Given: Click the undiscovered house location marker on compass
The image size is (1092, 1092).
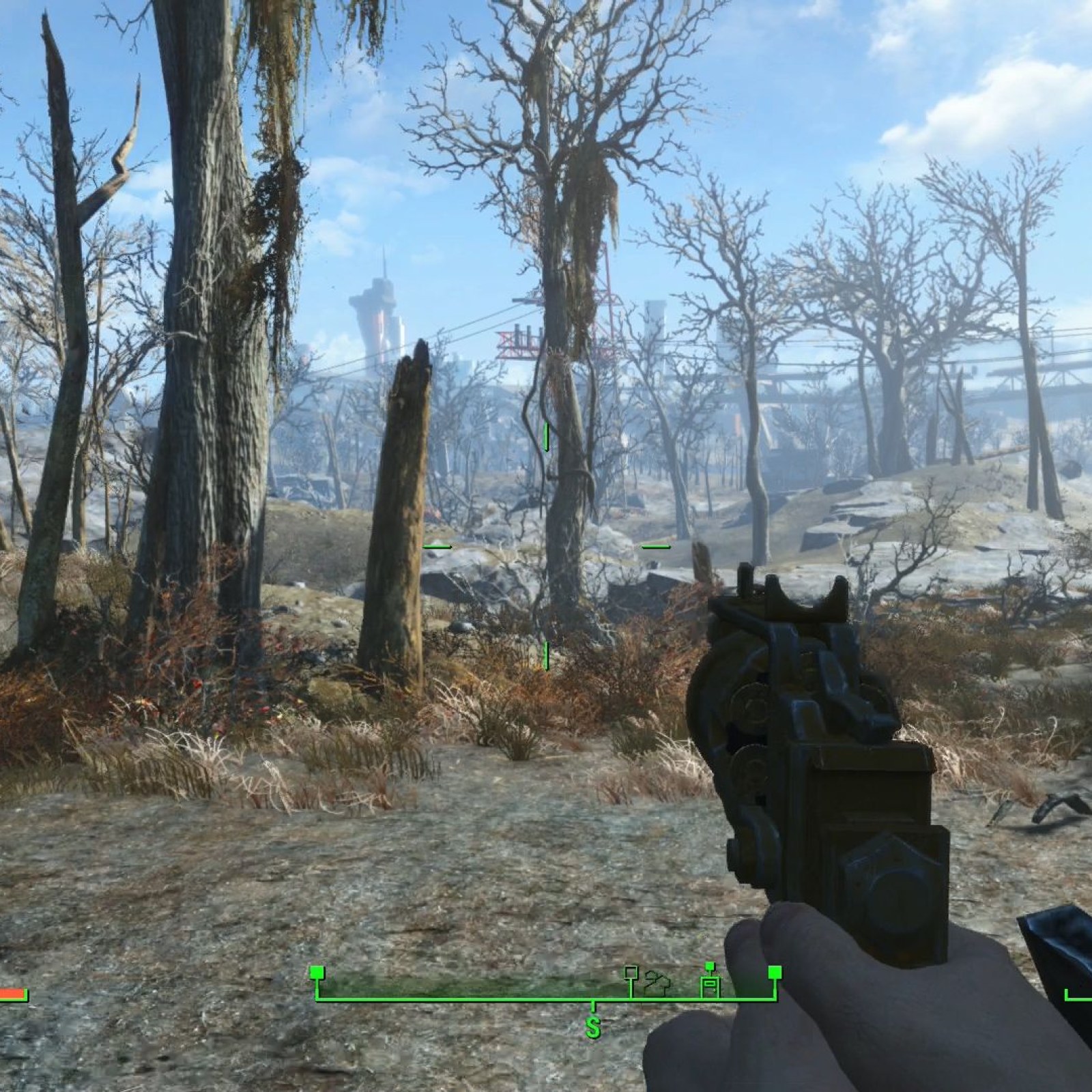Looking at the screenshot, I should (657, 982).
